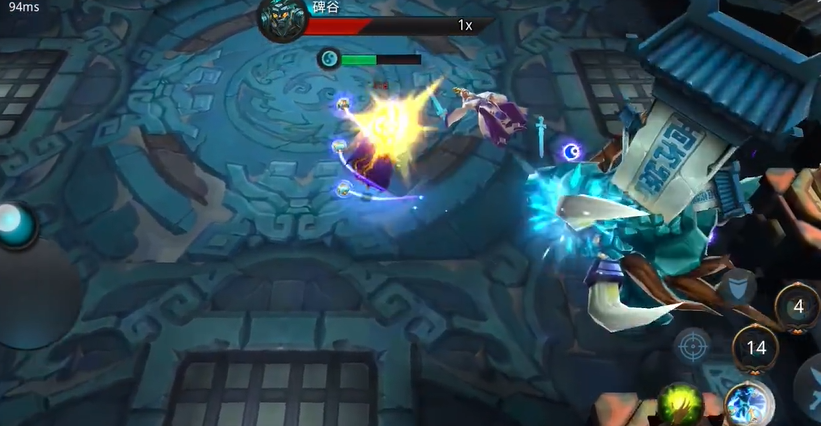Use the green glowing hand ability

679,405
